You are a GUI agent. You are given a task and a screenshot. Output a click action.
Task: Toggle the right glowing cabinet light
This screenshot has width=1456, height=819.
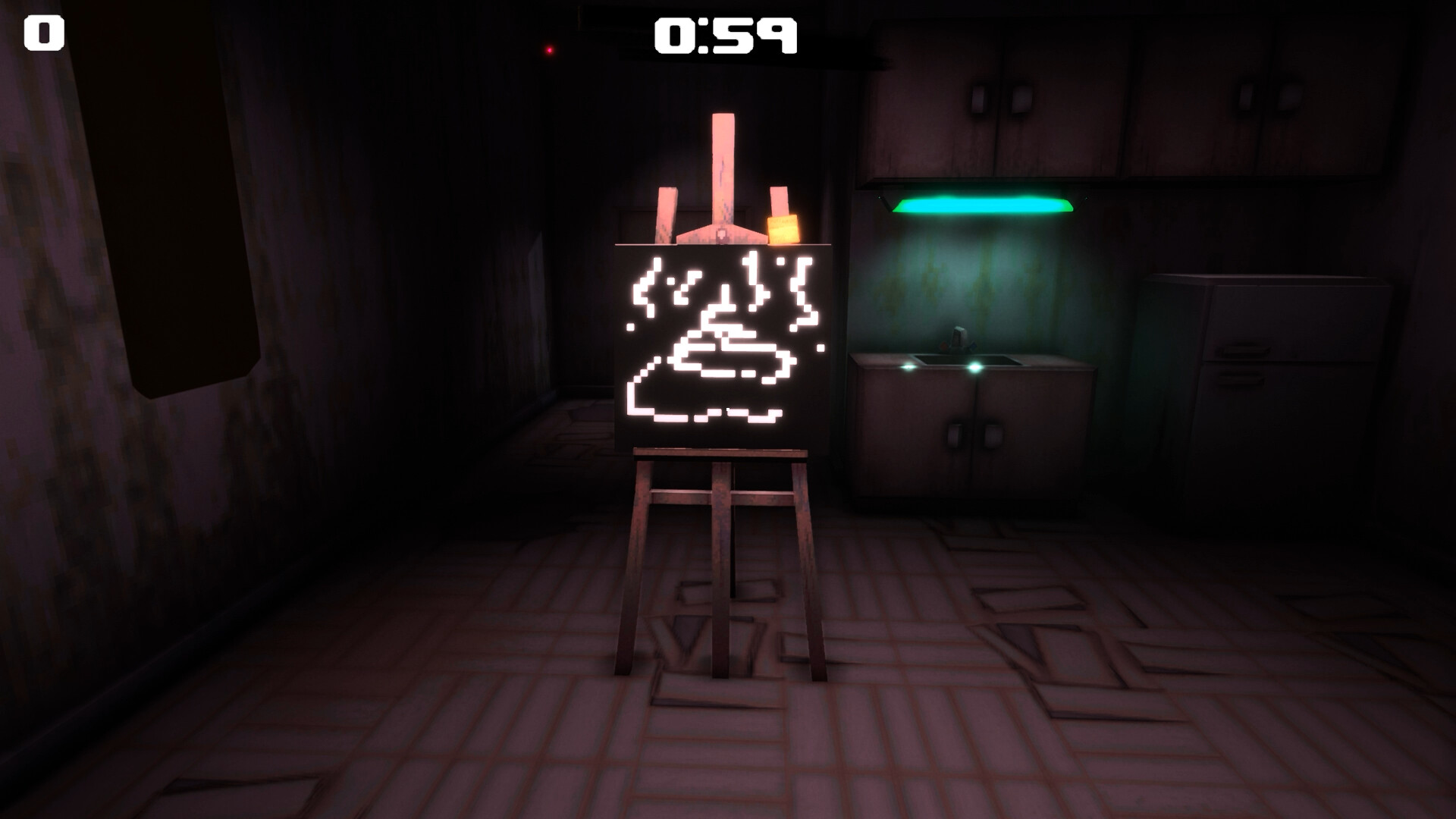click(975, 366)
